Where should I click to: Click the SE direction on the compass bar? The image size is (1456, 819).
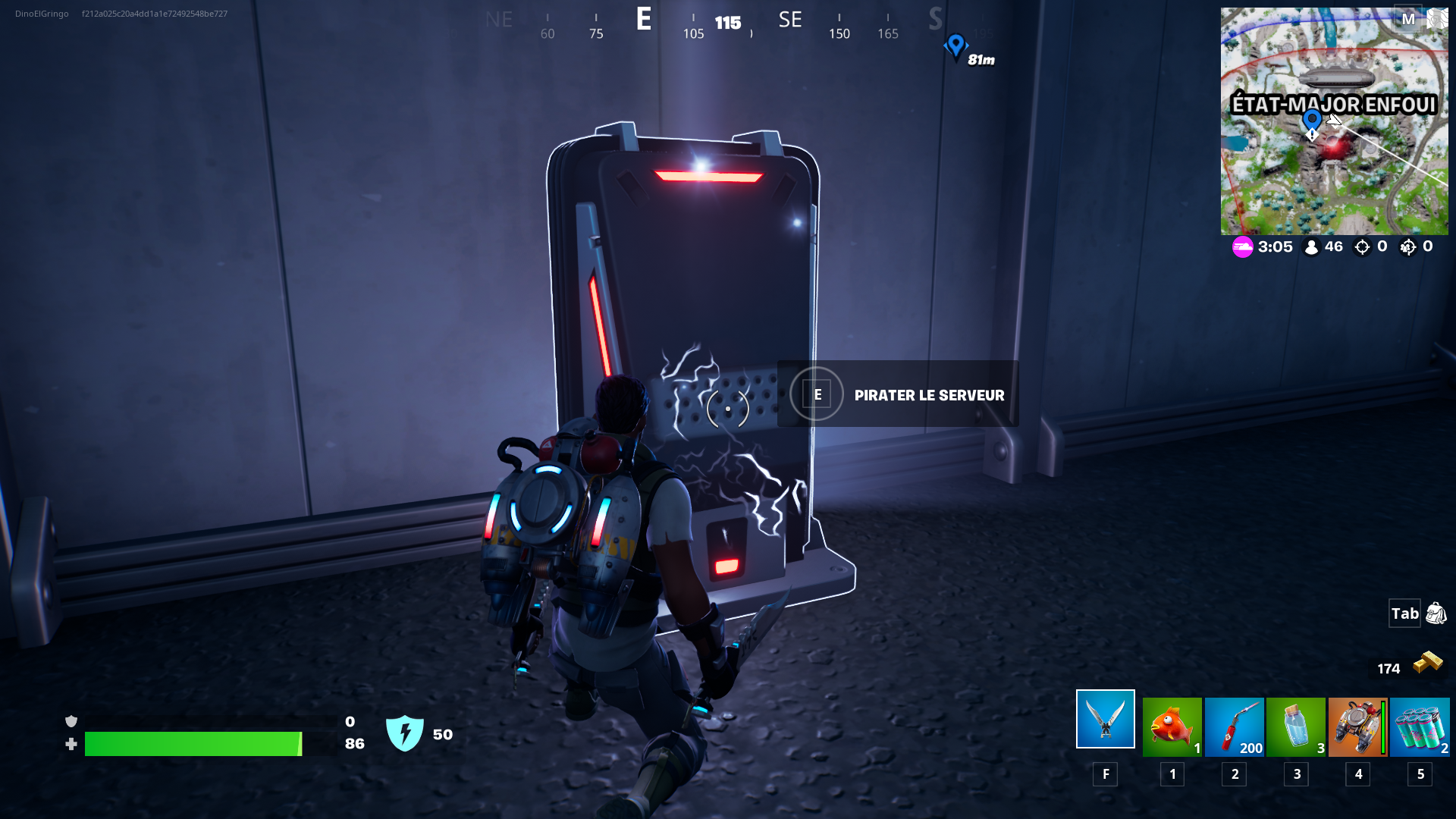pos(790,20)
